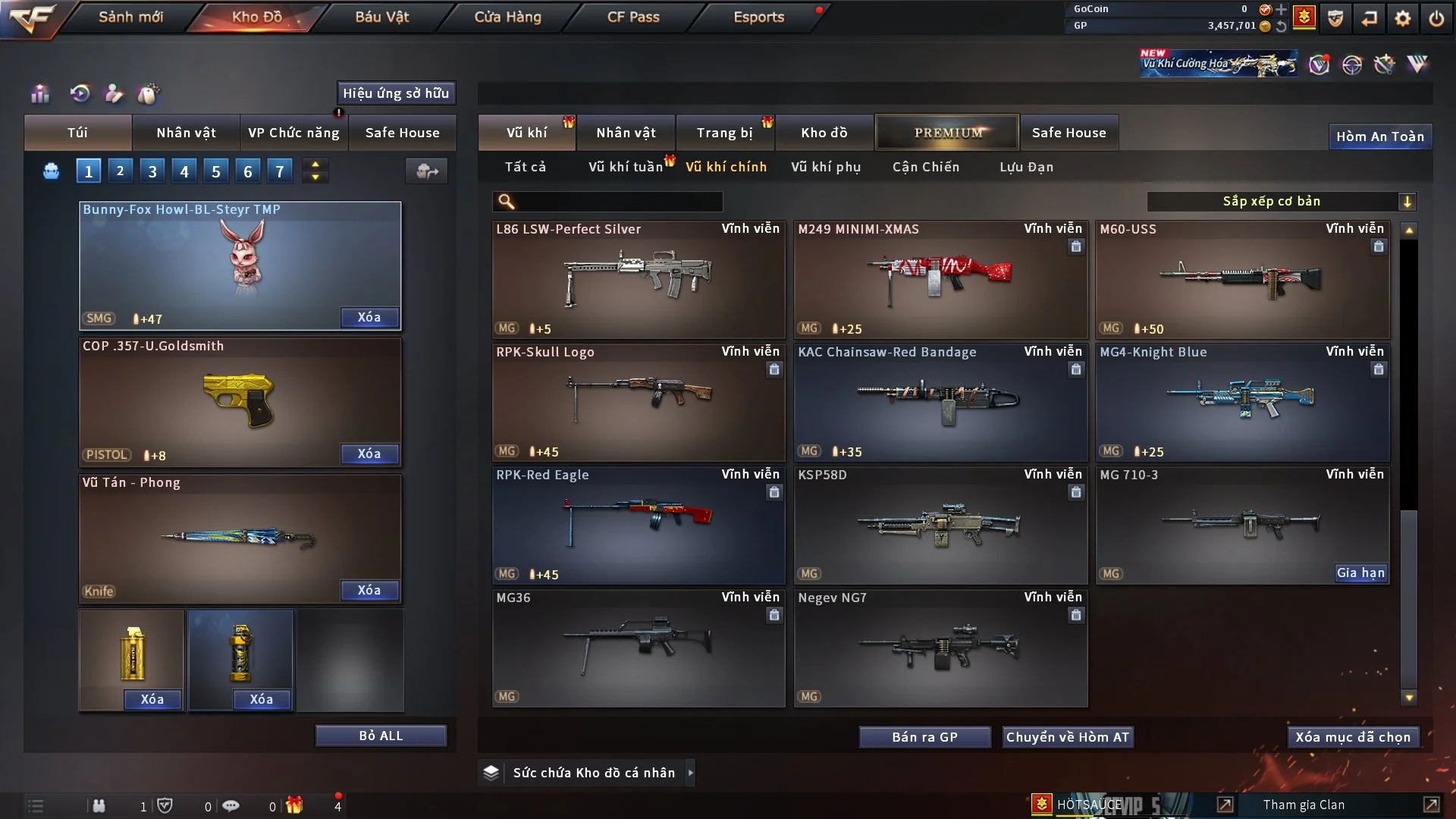Click Chuyển về Hòm AT button
This screenshot has height=819, width=1456.
click(x=1068, y=737)
